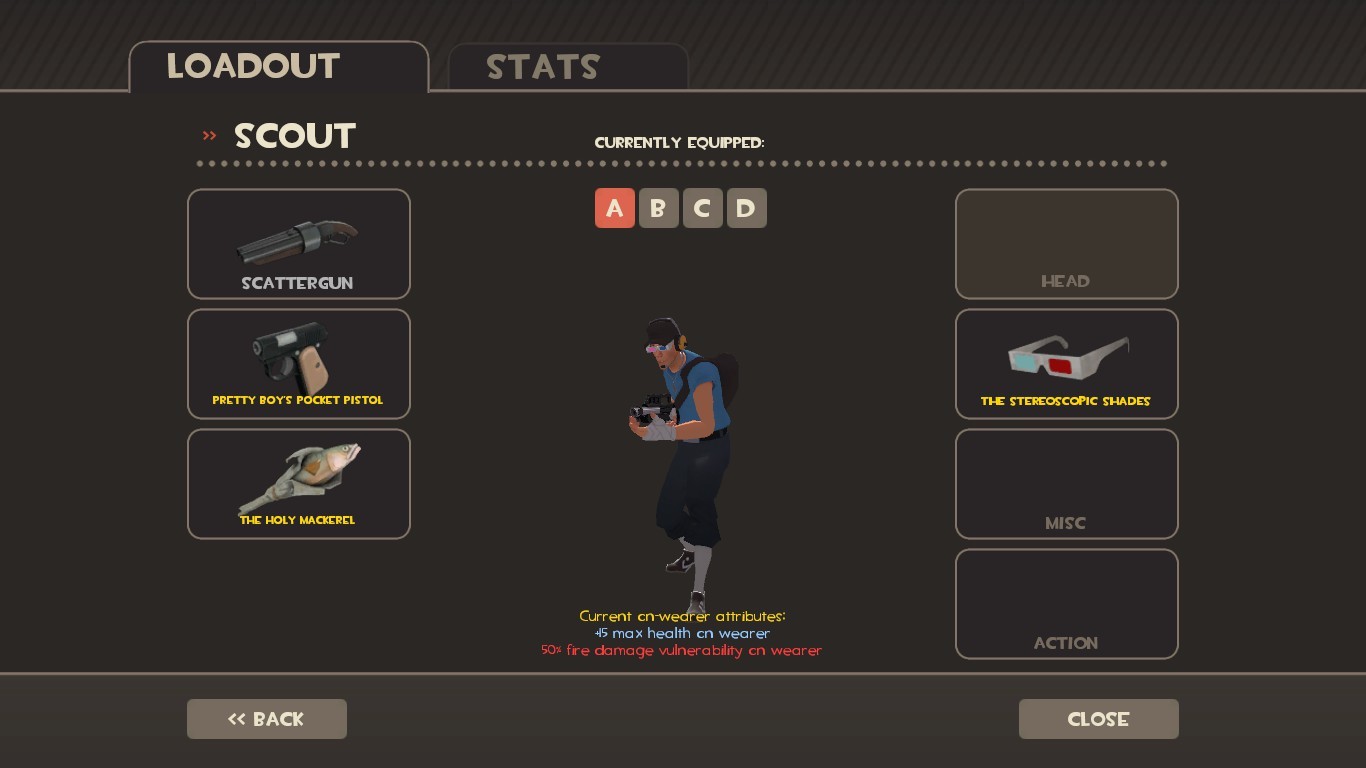The image size is (1366, 768).
Task: Open the empty Head cosmetic slot
Action: [1066, 243]
